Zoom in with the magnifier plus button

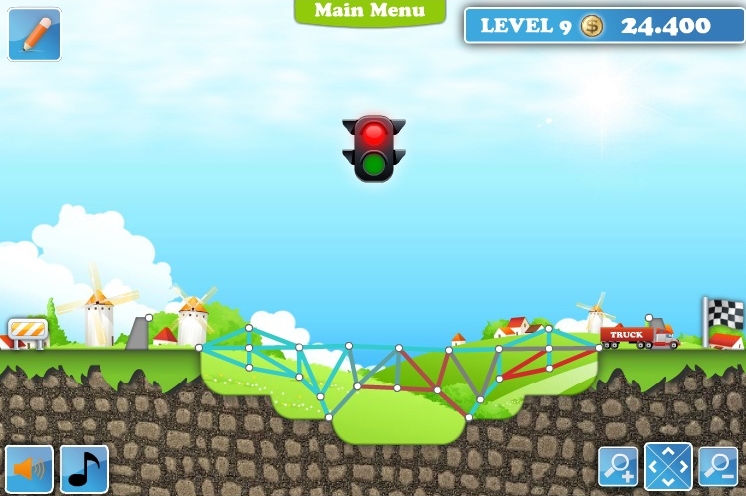[x=618, y=466]
